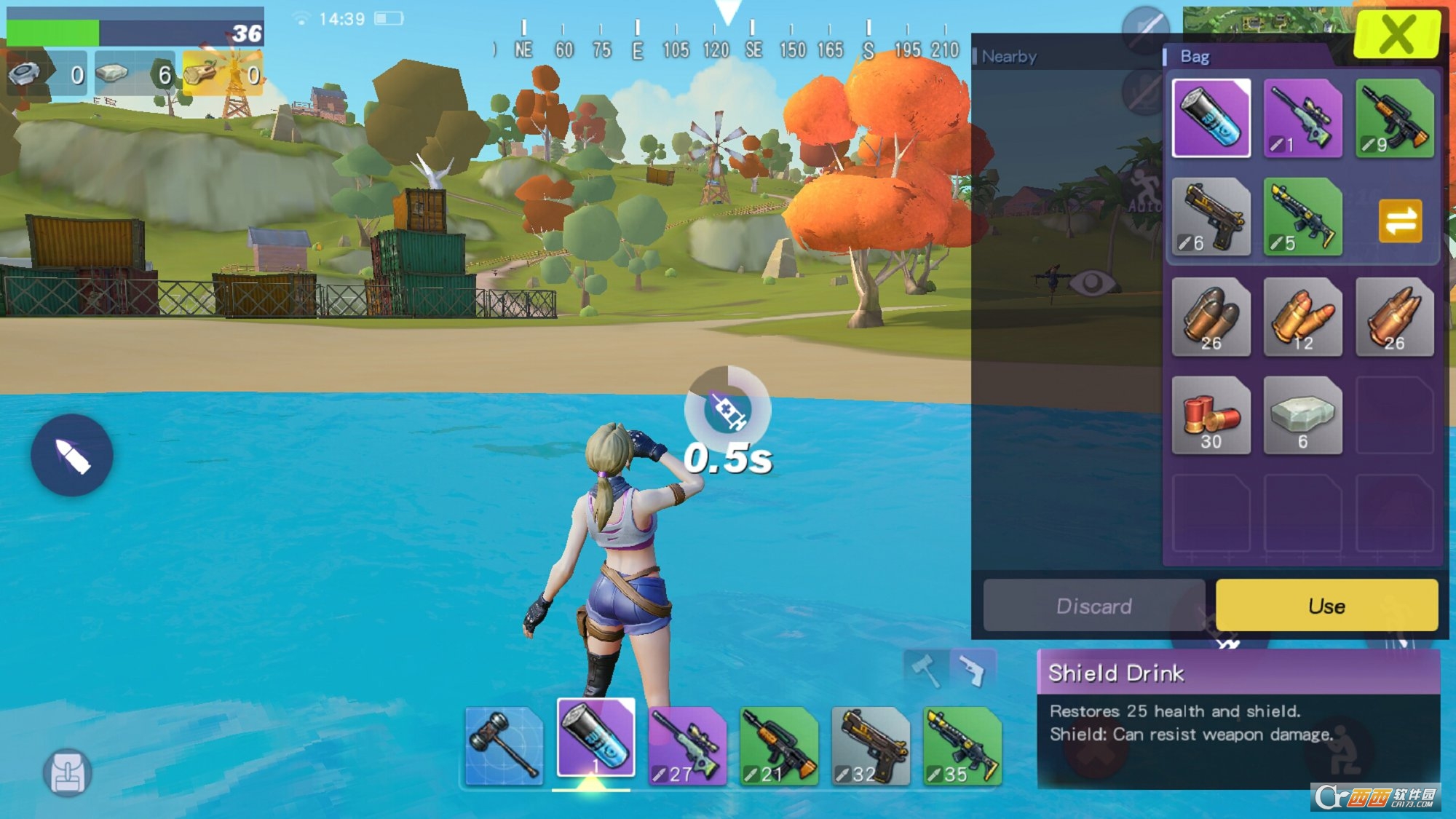Image resolution: width=1456 pixels, height=819 pixels.
Task: Equip the hammer in the hotbar
Action: pyautogui.click(x=504, y=745)
